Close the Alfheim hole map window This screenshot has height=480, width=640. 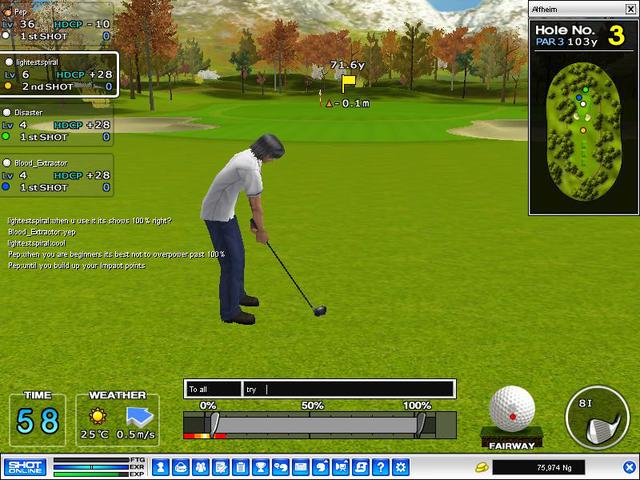tap(630, 8)
